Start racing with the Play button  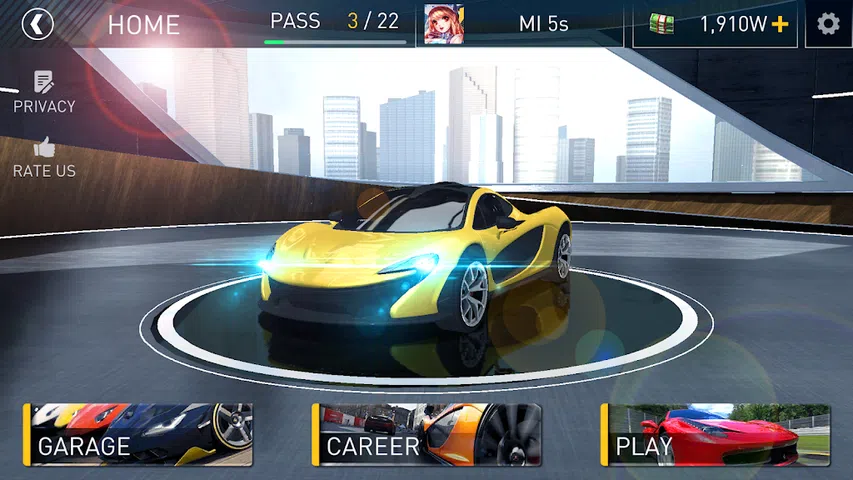(x=716, y=435)
